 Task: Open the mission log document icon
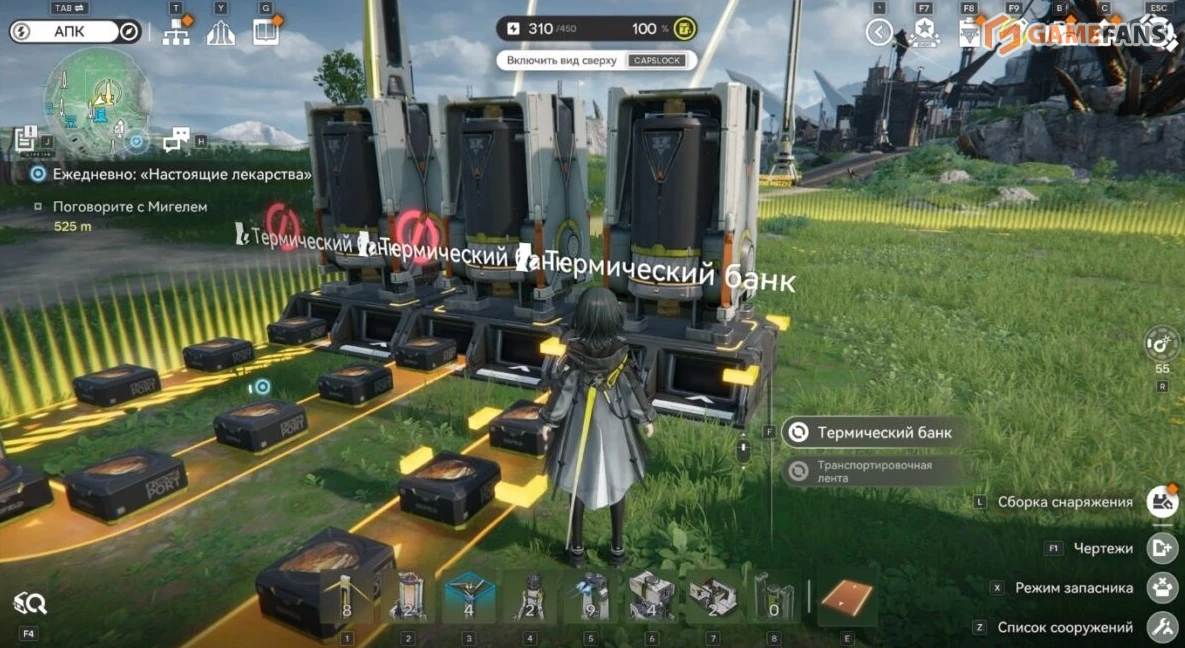pyautogui.click(x=26, y=139)
